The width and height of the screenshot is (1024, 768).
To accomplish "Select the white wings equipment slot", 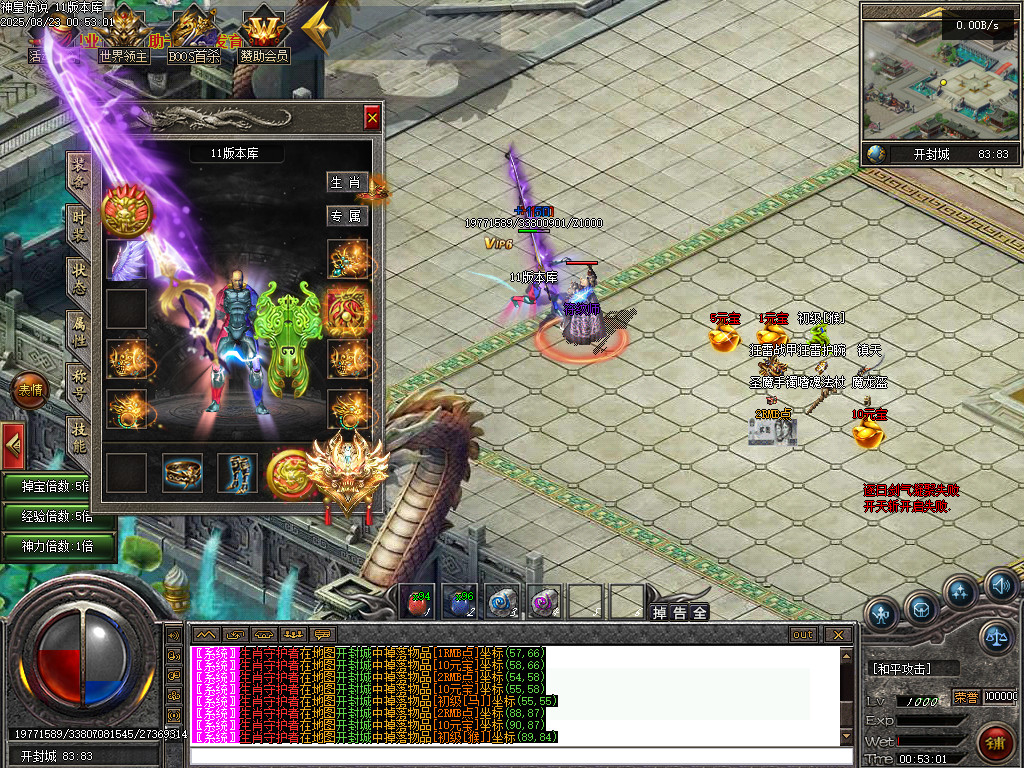I will pyautogui.click(x=127, y=260).
